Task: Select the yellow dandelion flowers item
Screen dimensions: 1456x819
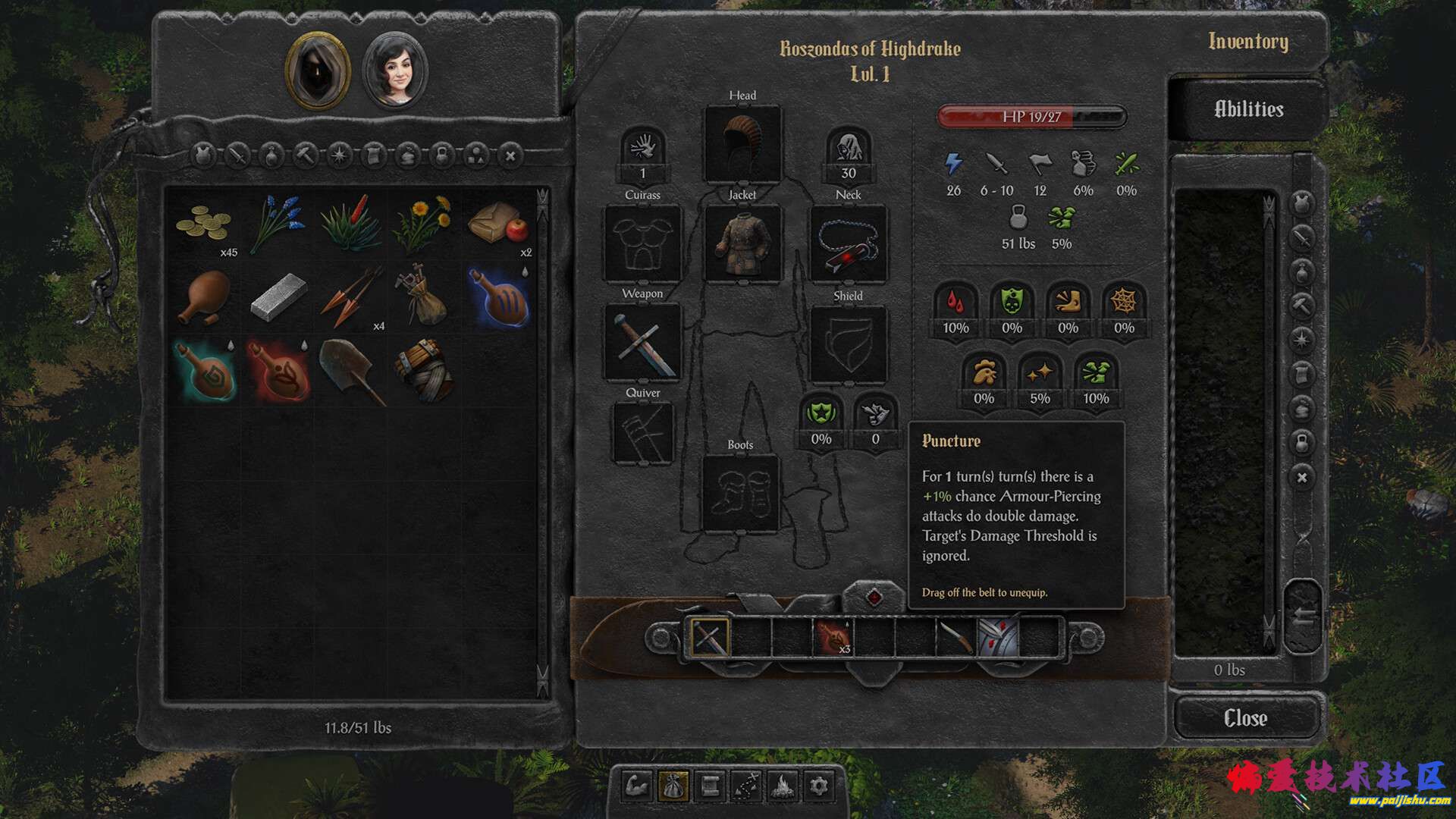Action: click(422, 224)
